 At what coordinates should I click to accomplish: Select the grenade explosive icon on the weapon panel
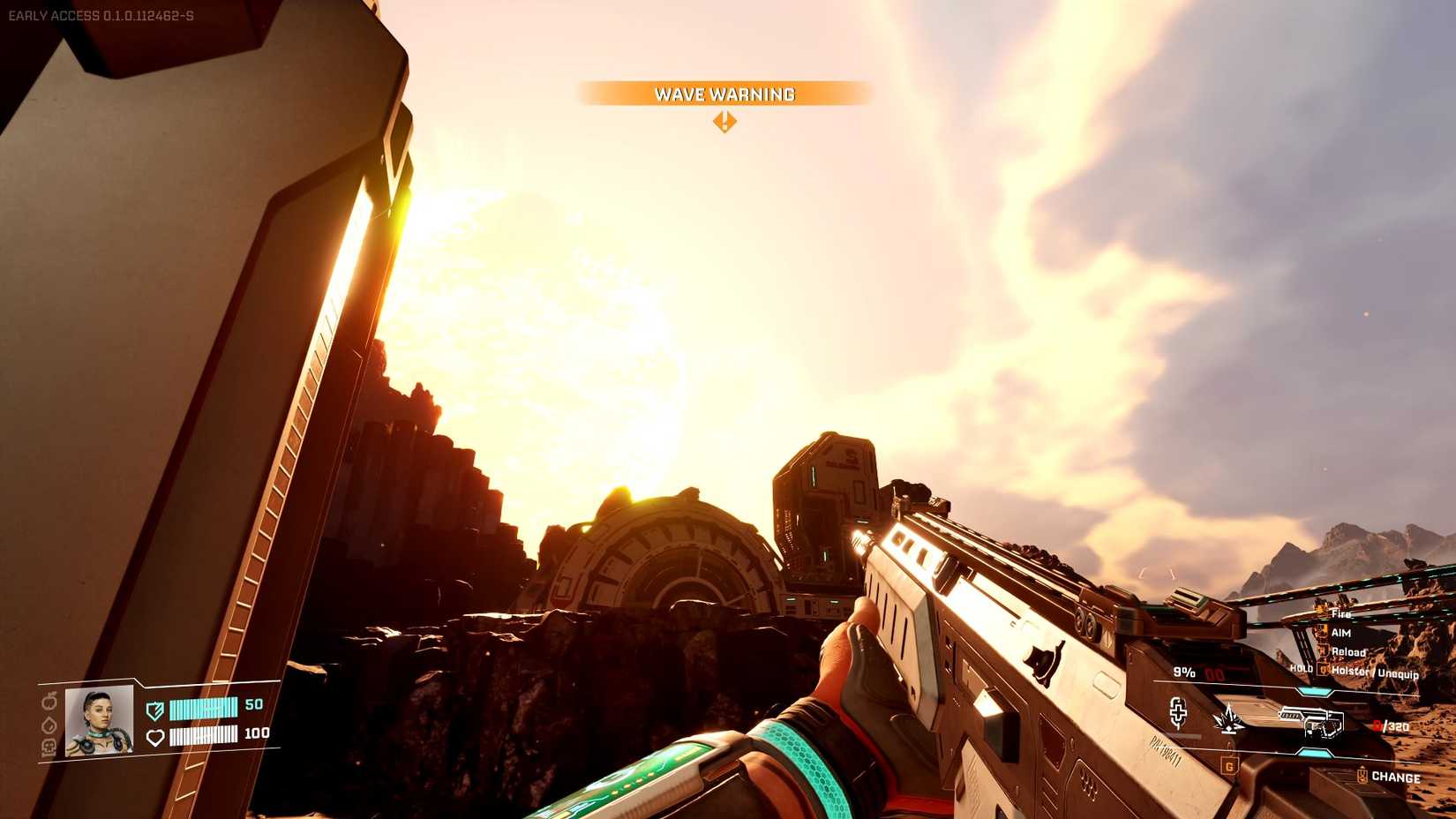[1227, 718]
